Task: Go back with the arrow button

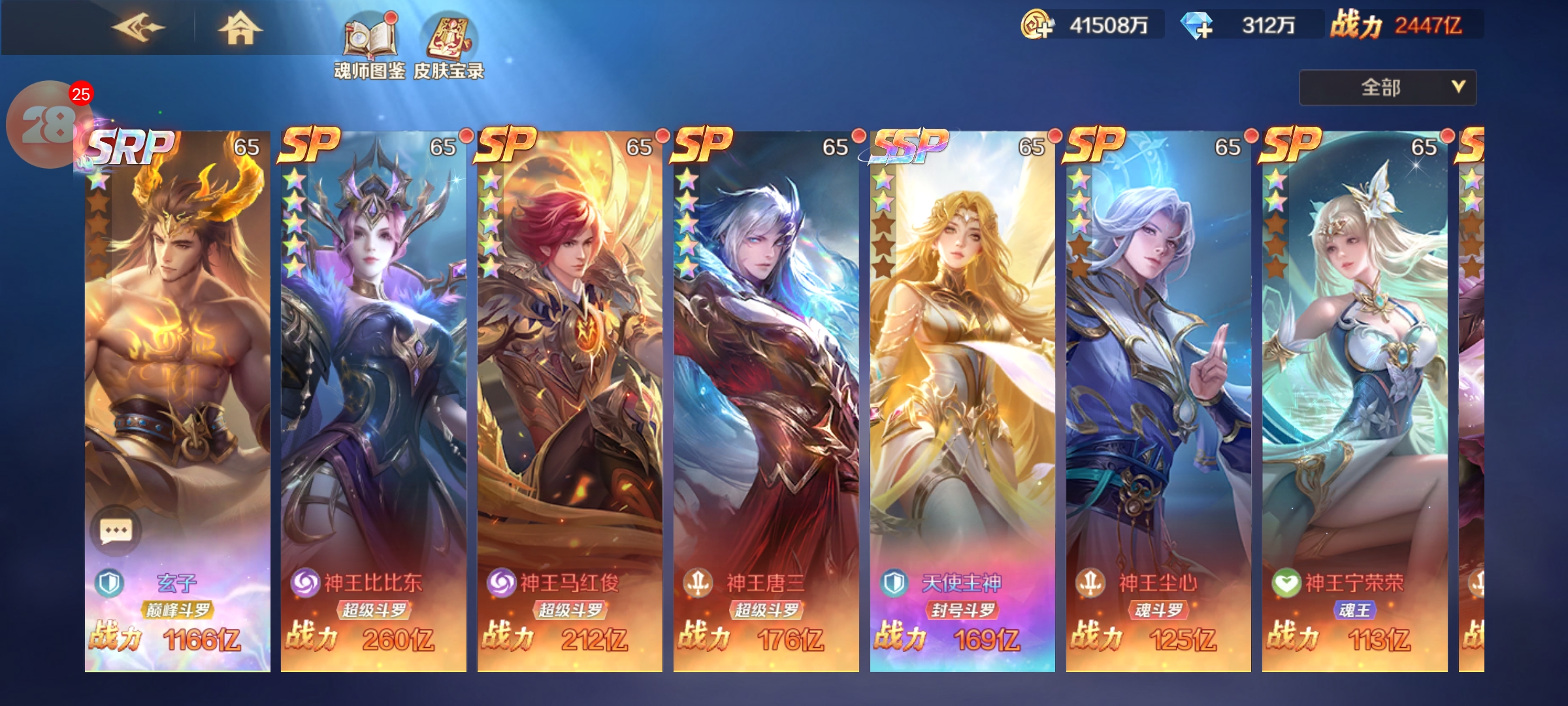Action: [138, 28]
